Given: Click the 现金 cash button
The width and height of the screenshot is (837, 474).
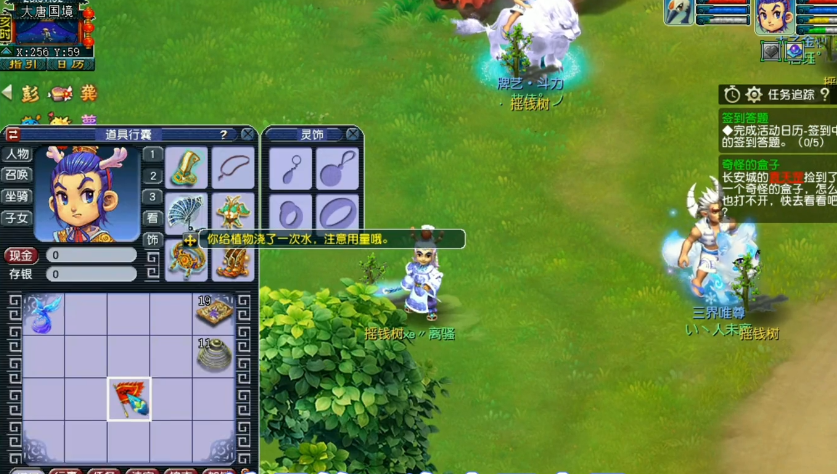Looking at the screenshot, I should (21, 256).
